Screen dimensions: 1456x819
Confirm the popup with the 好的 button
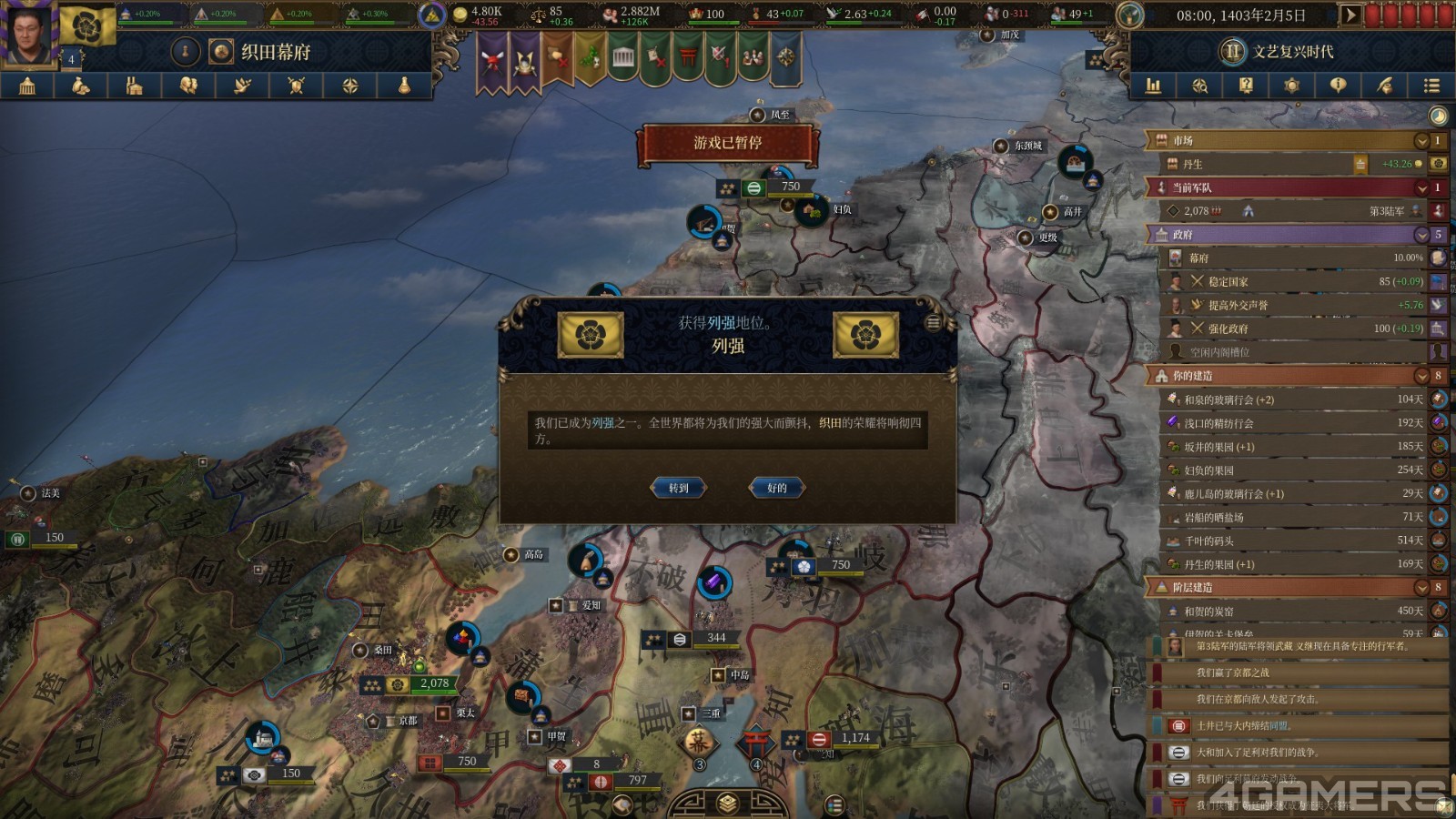click(776, 488)
